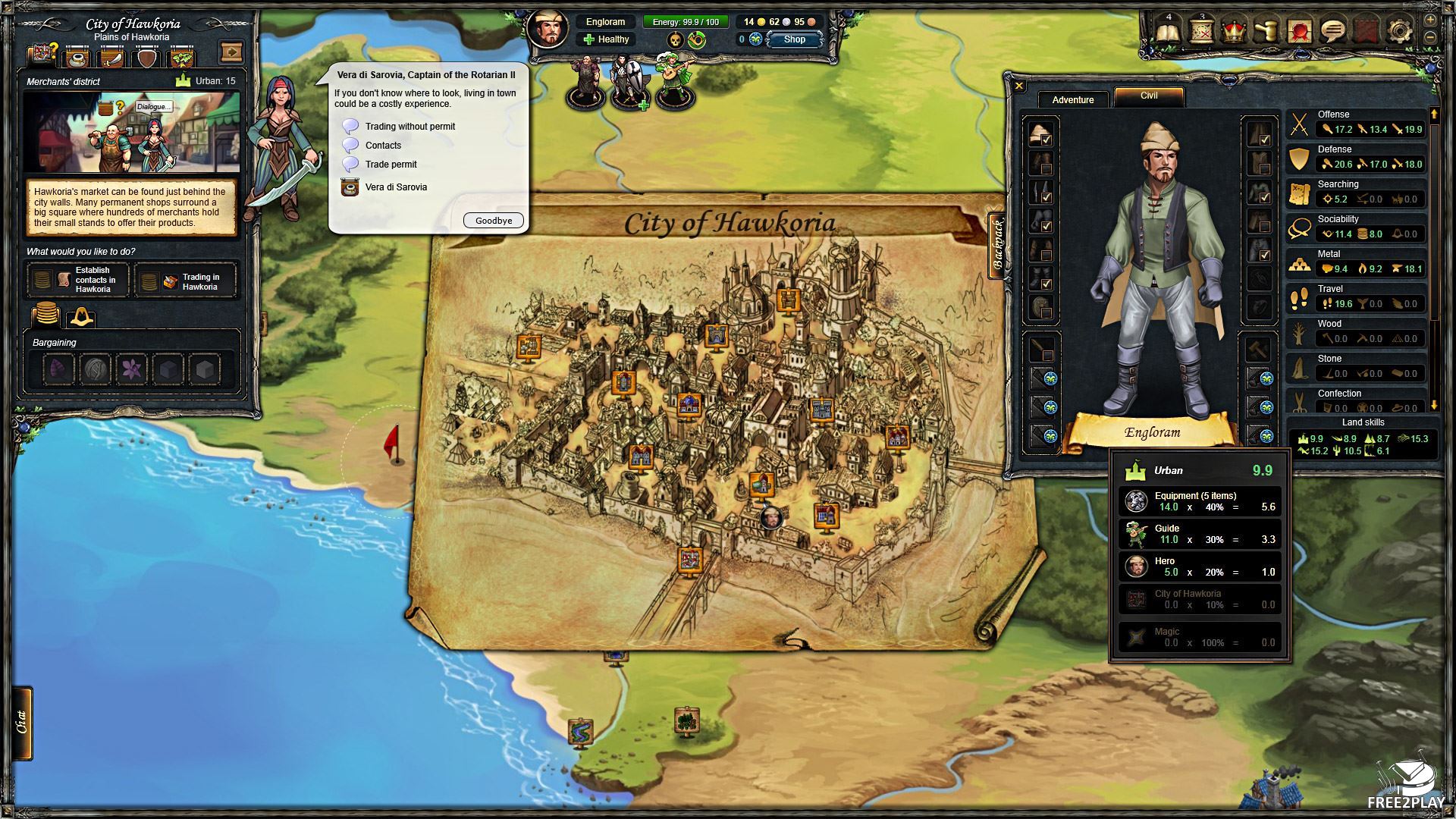Open the speech bubble chat icon
This screenshot has height=819, width=1456.
pyautogui.click(x=1332, y=32)
